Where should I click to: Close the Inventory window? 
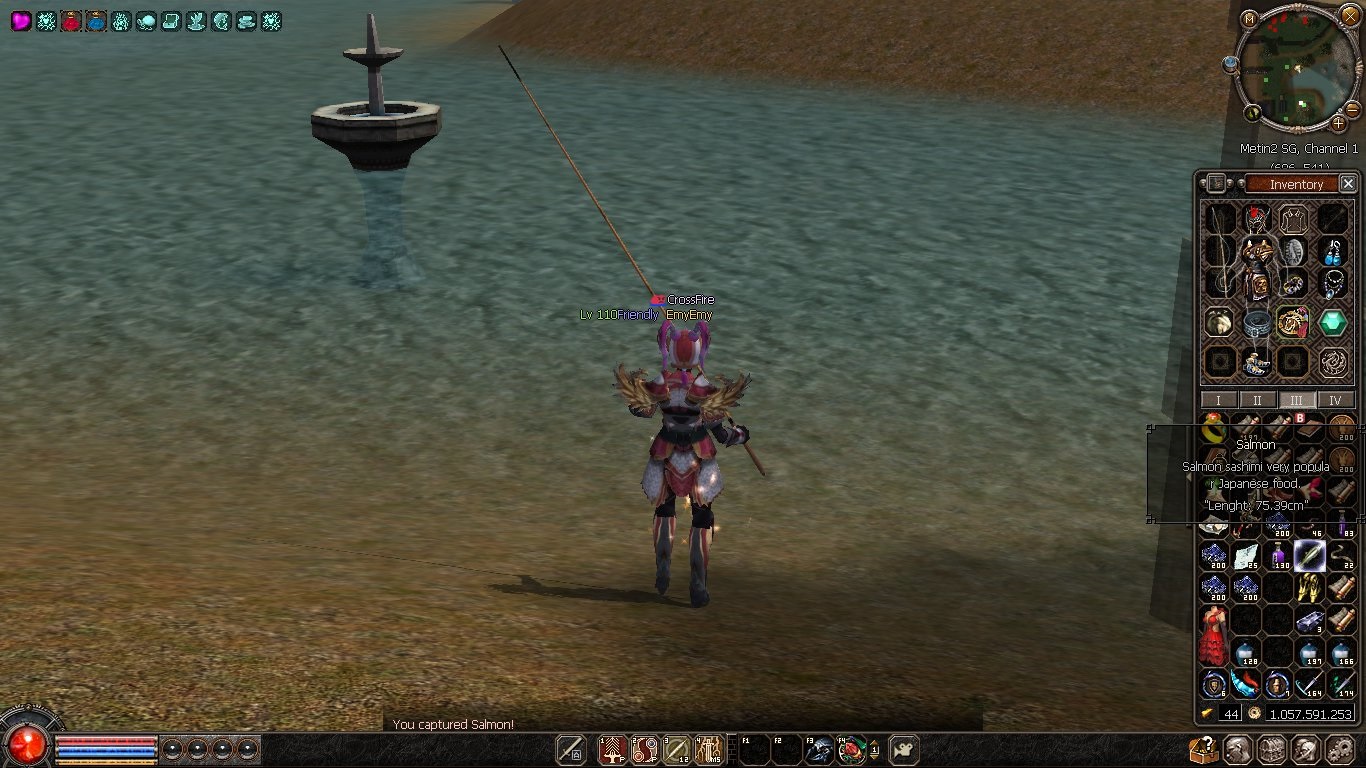(x=1348, y=184)
